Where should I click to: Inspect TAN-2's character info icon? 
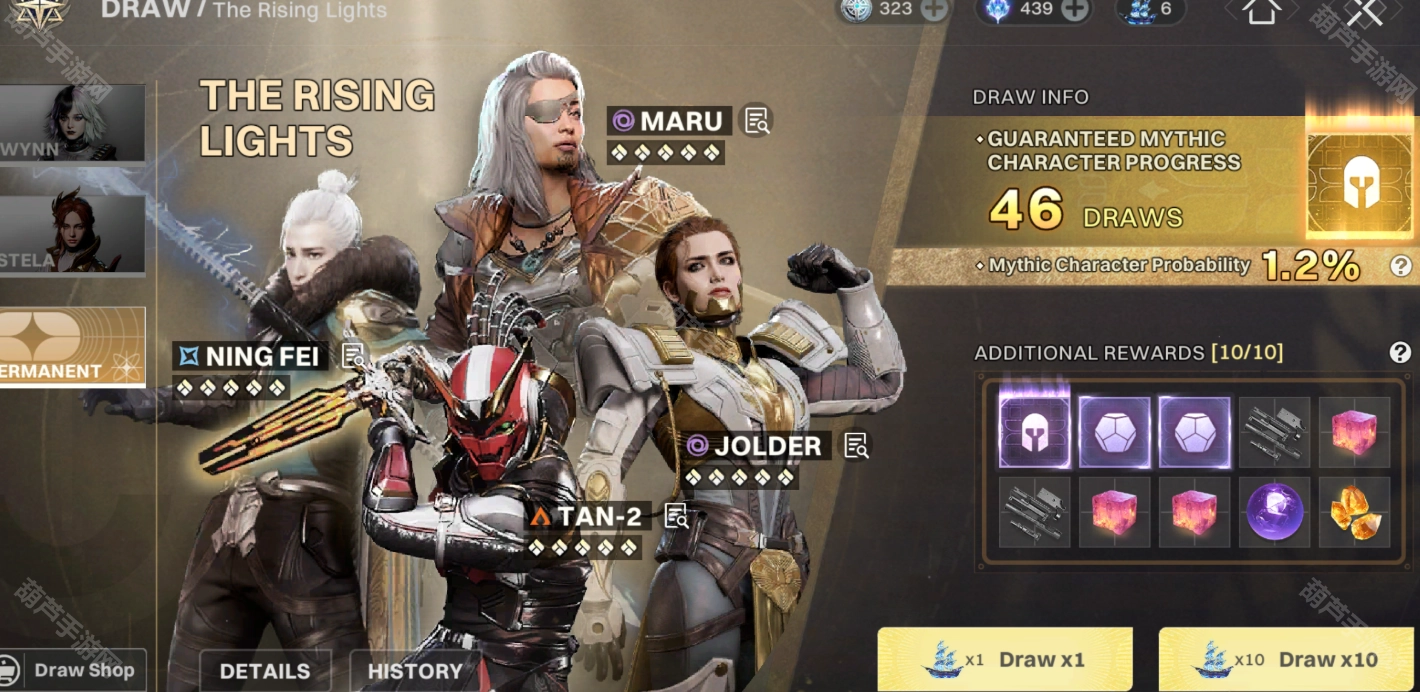pyautogui.click(x=677, y=516)
